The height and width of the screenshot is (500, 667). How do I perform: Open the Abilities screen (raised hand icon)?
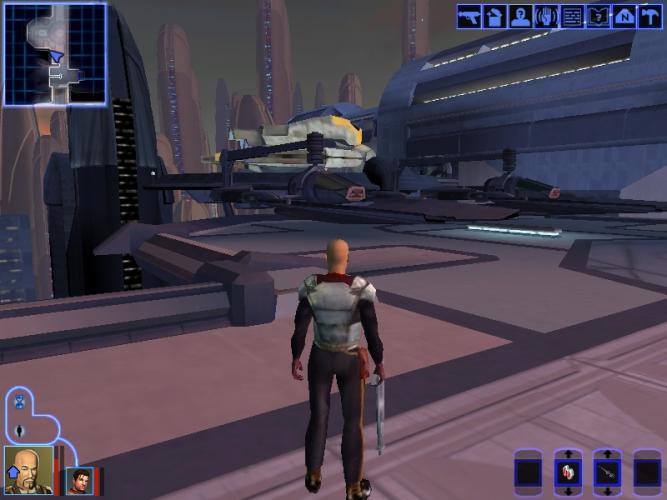[547, 16]
